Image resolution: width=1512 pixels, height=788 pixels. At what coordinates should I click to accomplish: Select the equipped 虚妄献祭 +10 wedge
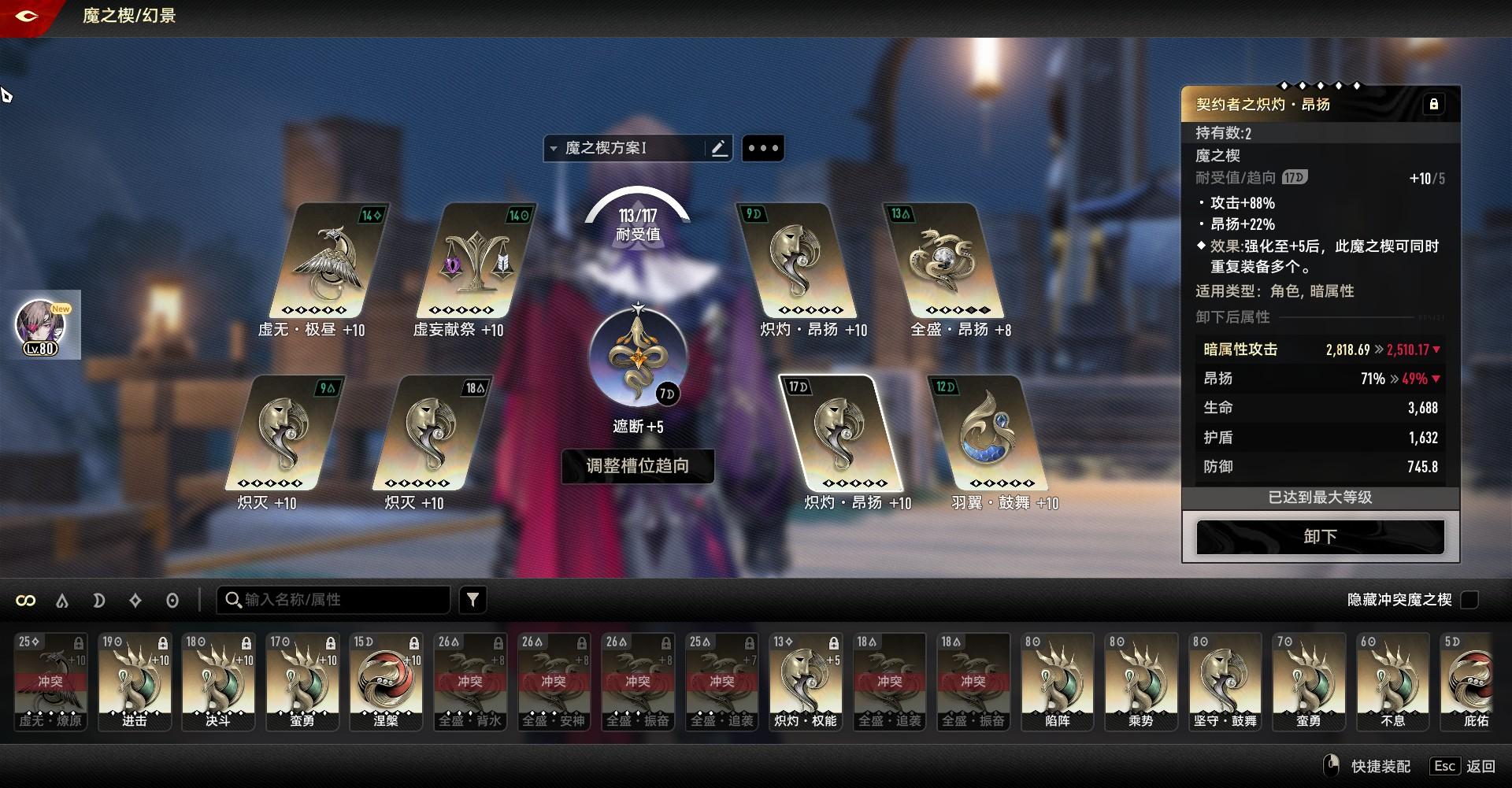475,262
